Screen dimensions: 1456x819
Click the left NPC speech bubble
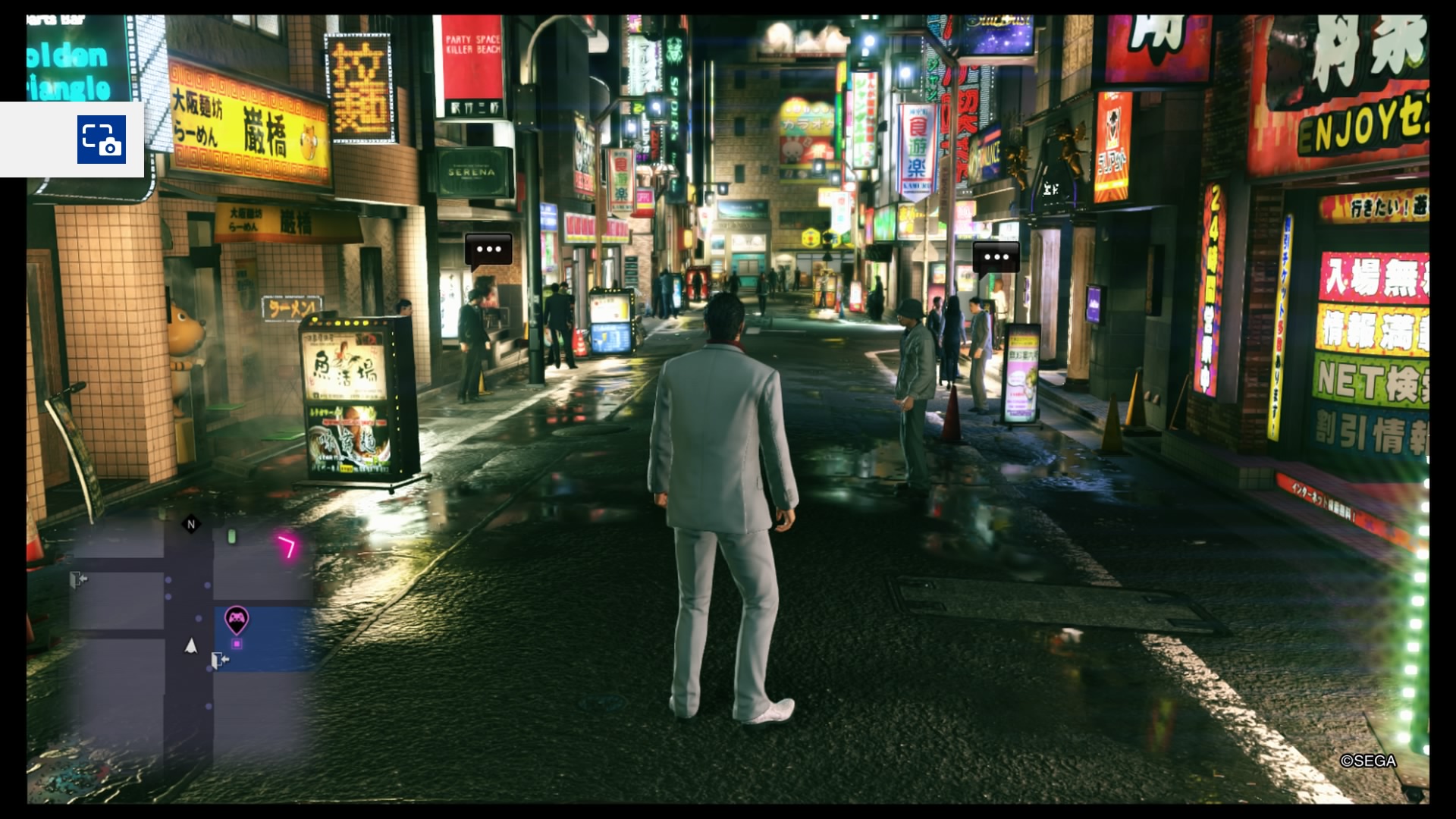[x=490, y=248]
